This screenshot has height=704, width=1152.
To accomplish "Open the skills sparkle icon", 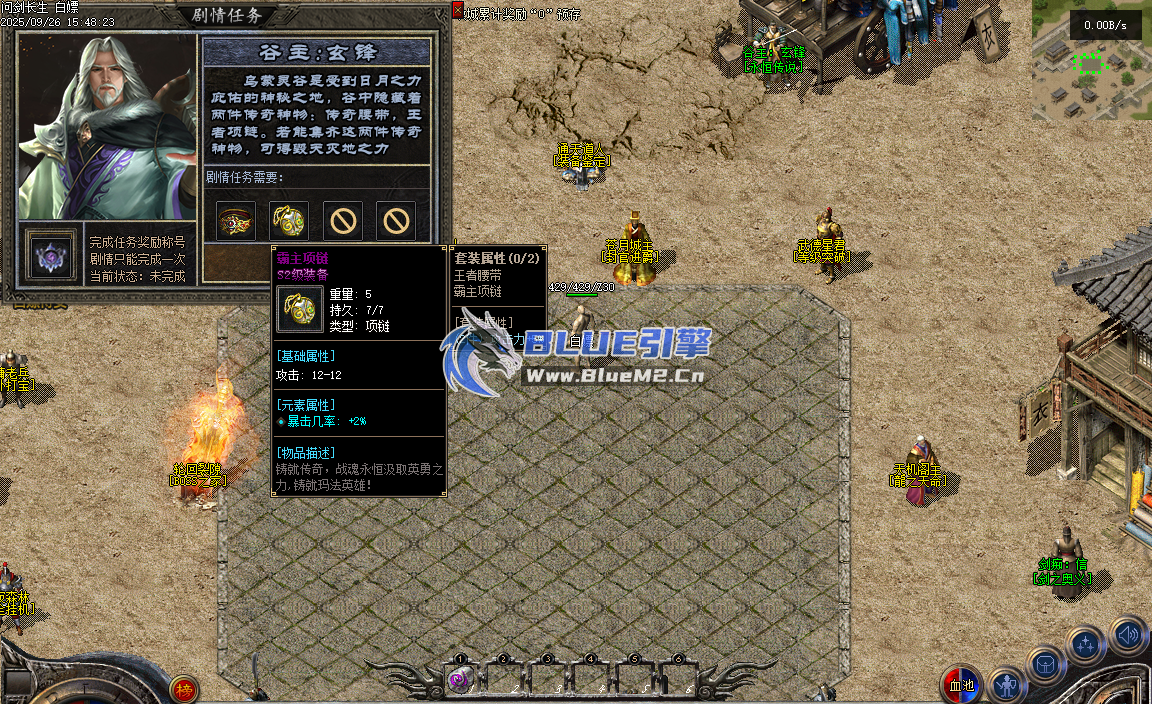I will click(1085, 645).
